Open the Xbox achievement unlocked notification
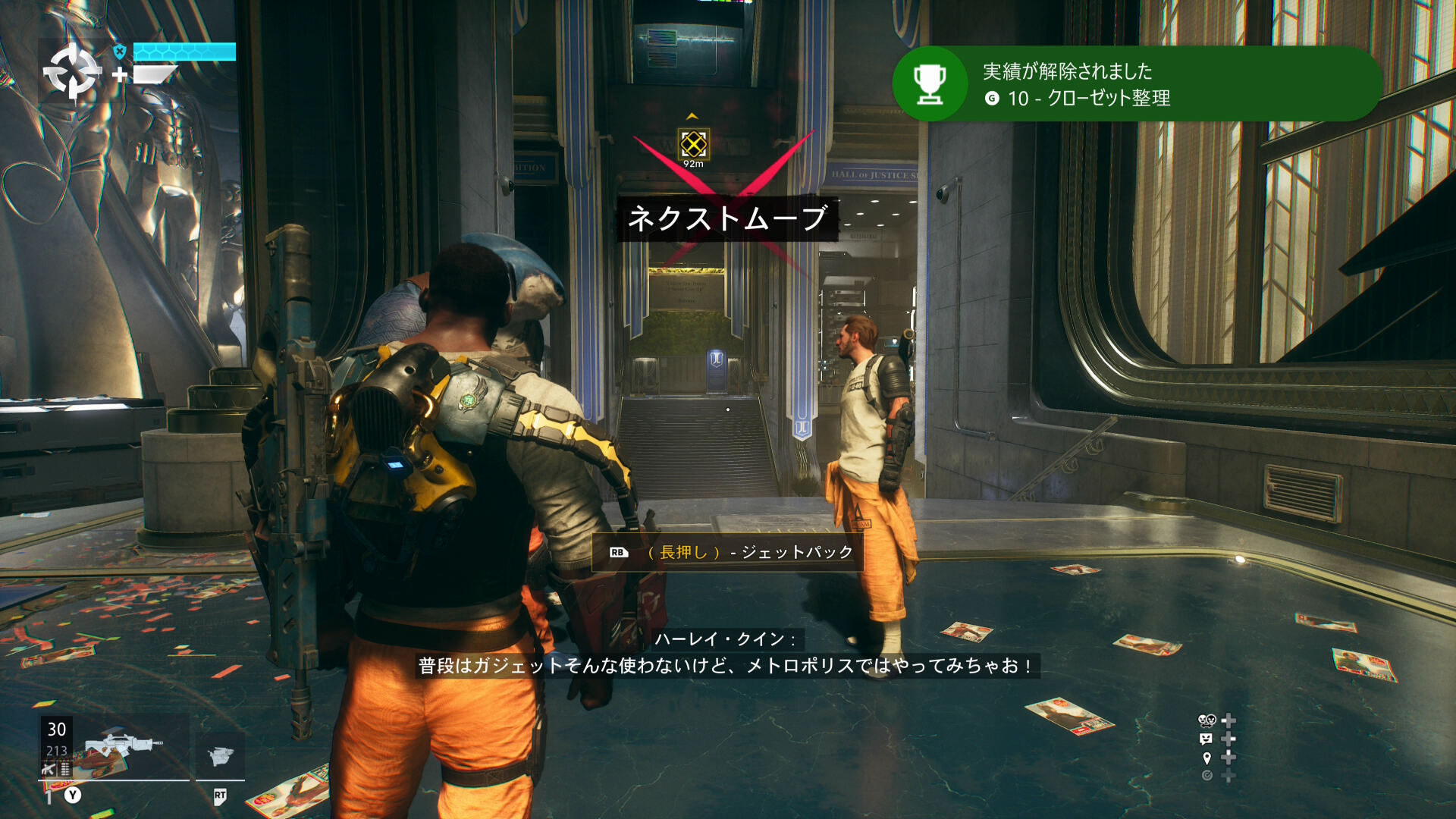Screen dimensions: 1456x819 1137,83
